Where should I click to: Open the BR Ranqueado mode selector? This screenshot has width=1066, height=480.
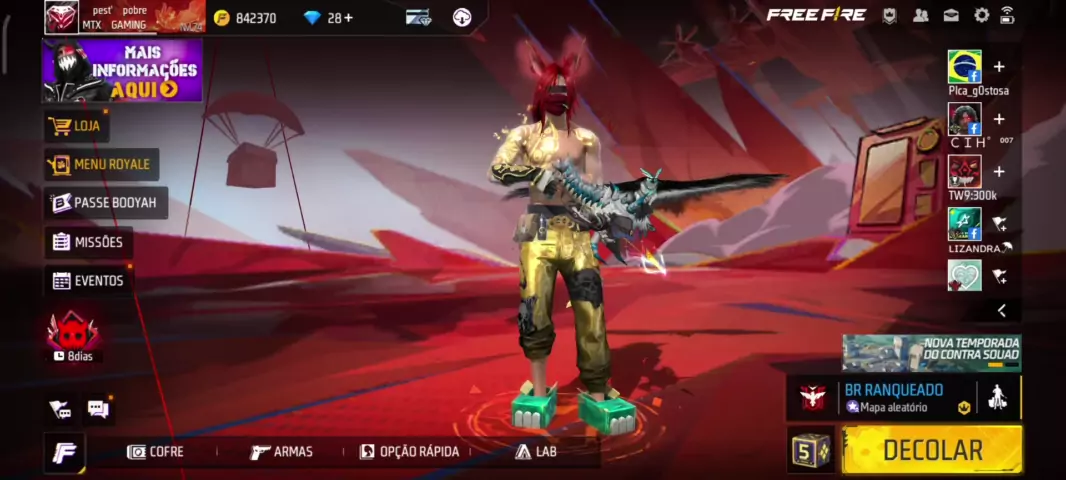pos(893,398)
